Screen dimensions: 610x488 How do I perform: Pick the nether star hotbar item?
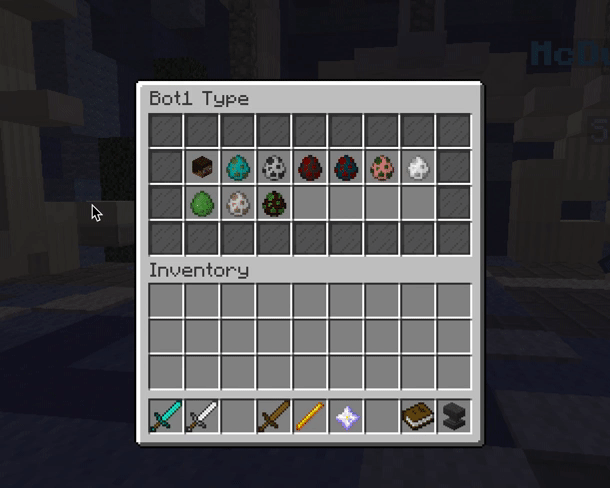[346, 416]
